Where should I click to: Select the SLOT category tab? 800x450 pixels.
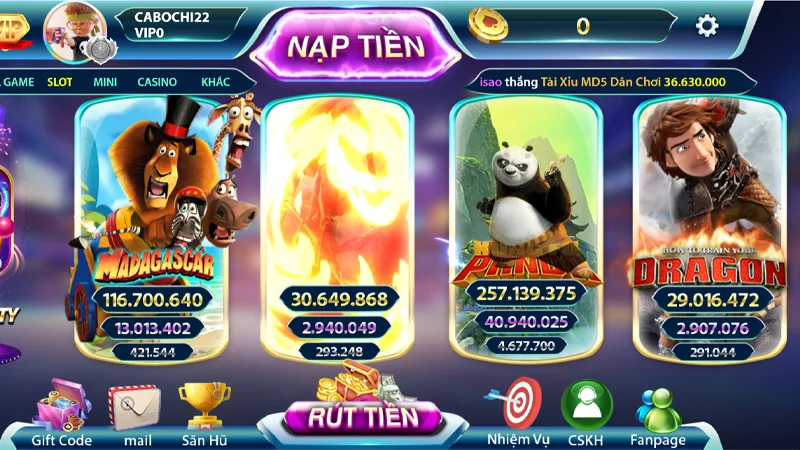[x=62, y=82]
